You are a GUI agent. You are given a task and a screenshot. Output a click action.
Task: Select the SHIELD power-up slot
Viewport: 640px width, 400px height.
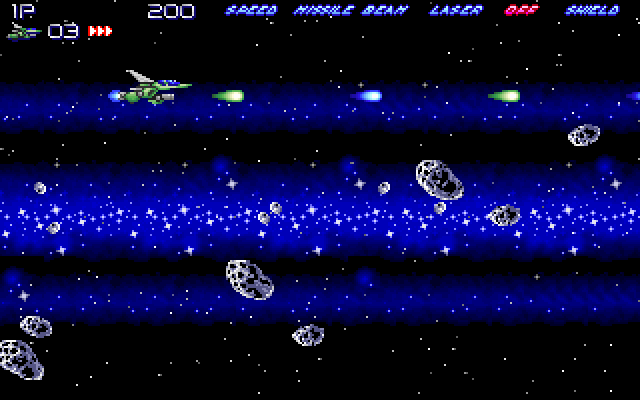coord(591,12)
